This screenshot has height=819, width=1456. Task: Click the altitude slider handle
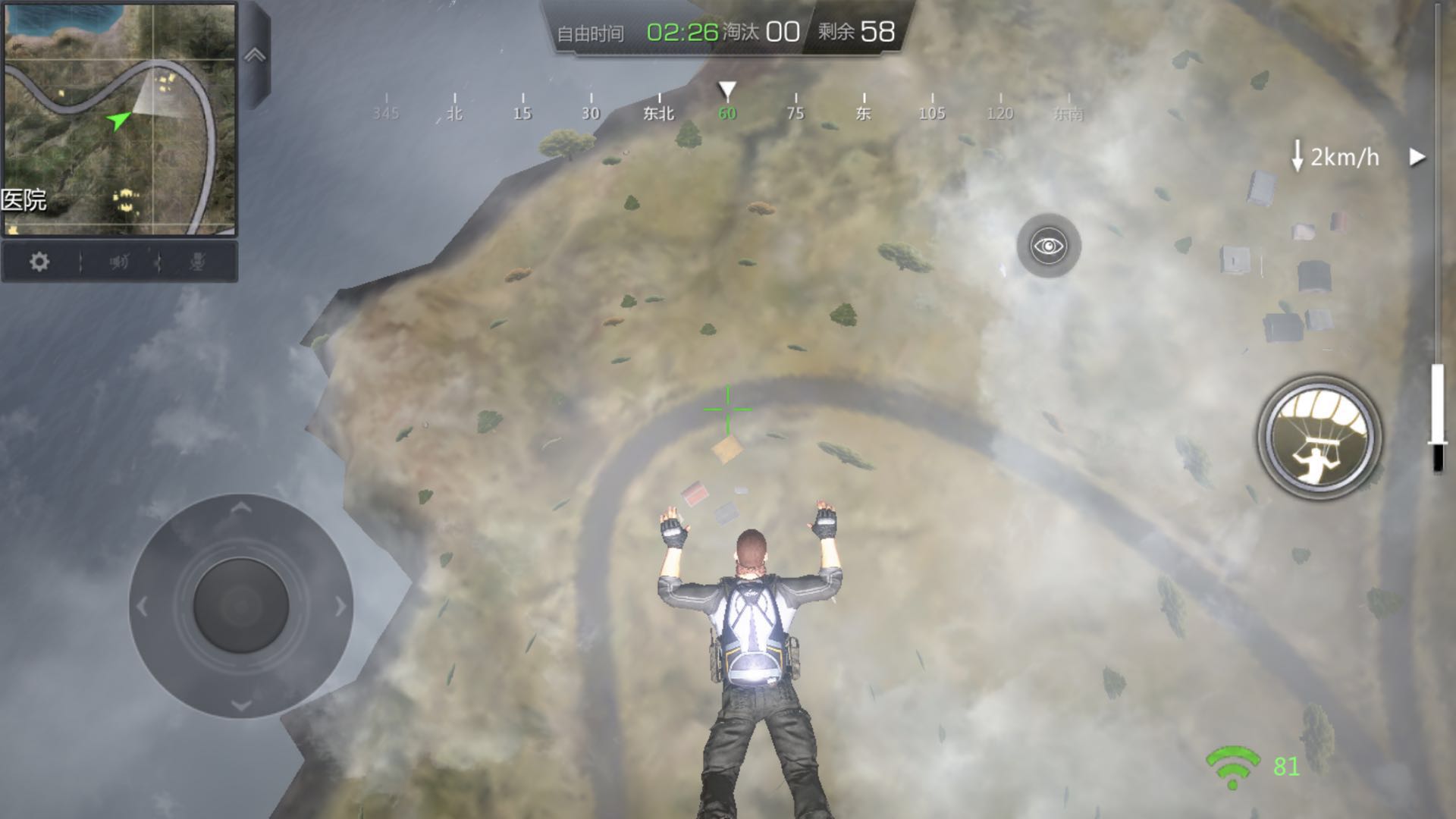pyautogui.click(x=1437, y=442)
